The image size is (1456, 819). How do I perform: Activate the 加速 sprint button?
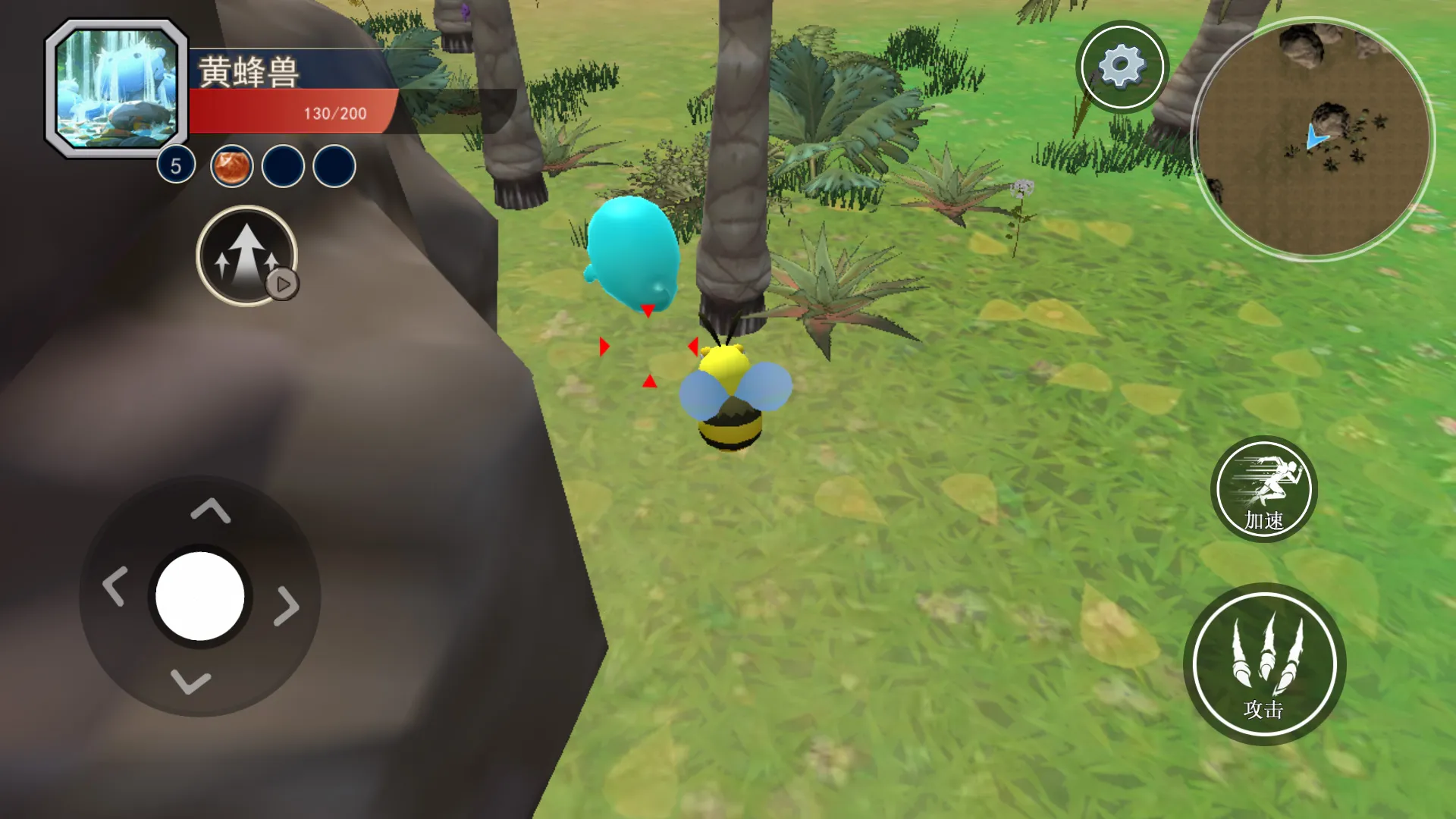pyautogui.click(x=1263, y=489)
